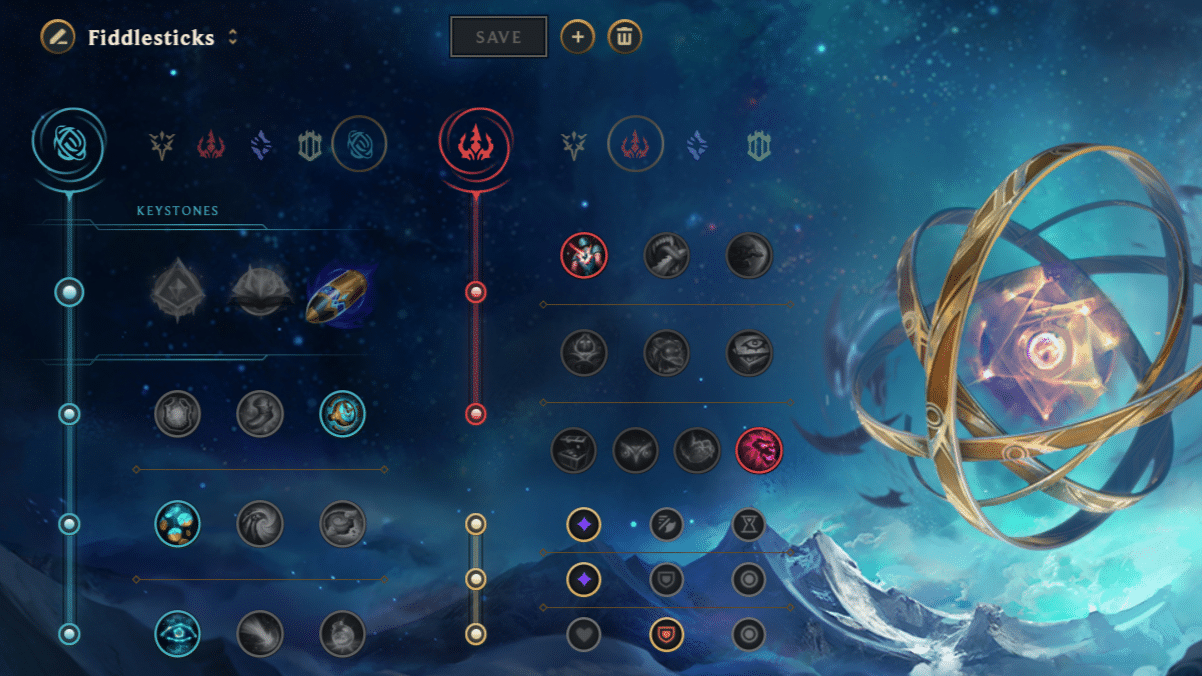Choose the Eyeball Collection rune

click(748, 353)
